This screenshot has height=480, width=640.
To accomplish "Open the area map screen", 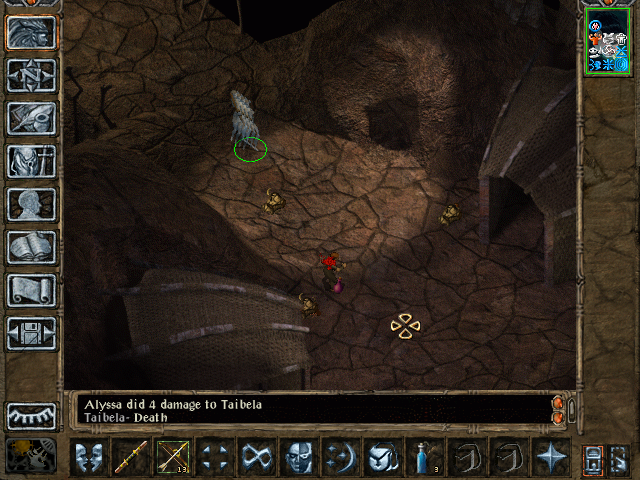I will [x=31, y=75].
